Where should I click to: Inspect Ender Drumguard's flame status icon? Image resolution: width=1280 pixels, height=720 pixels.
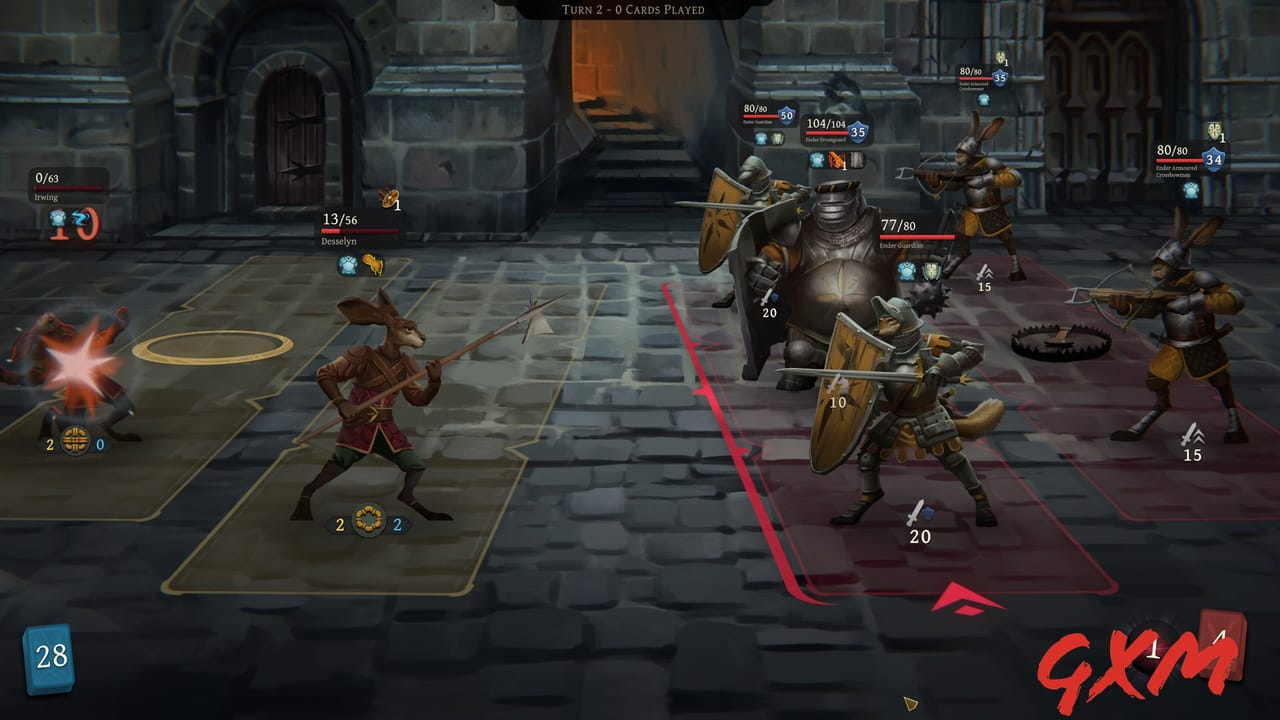pos(837,160)
